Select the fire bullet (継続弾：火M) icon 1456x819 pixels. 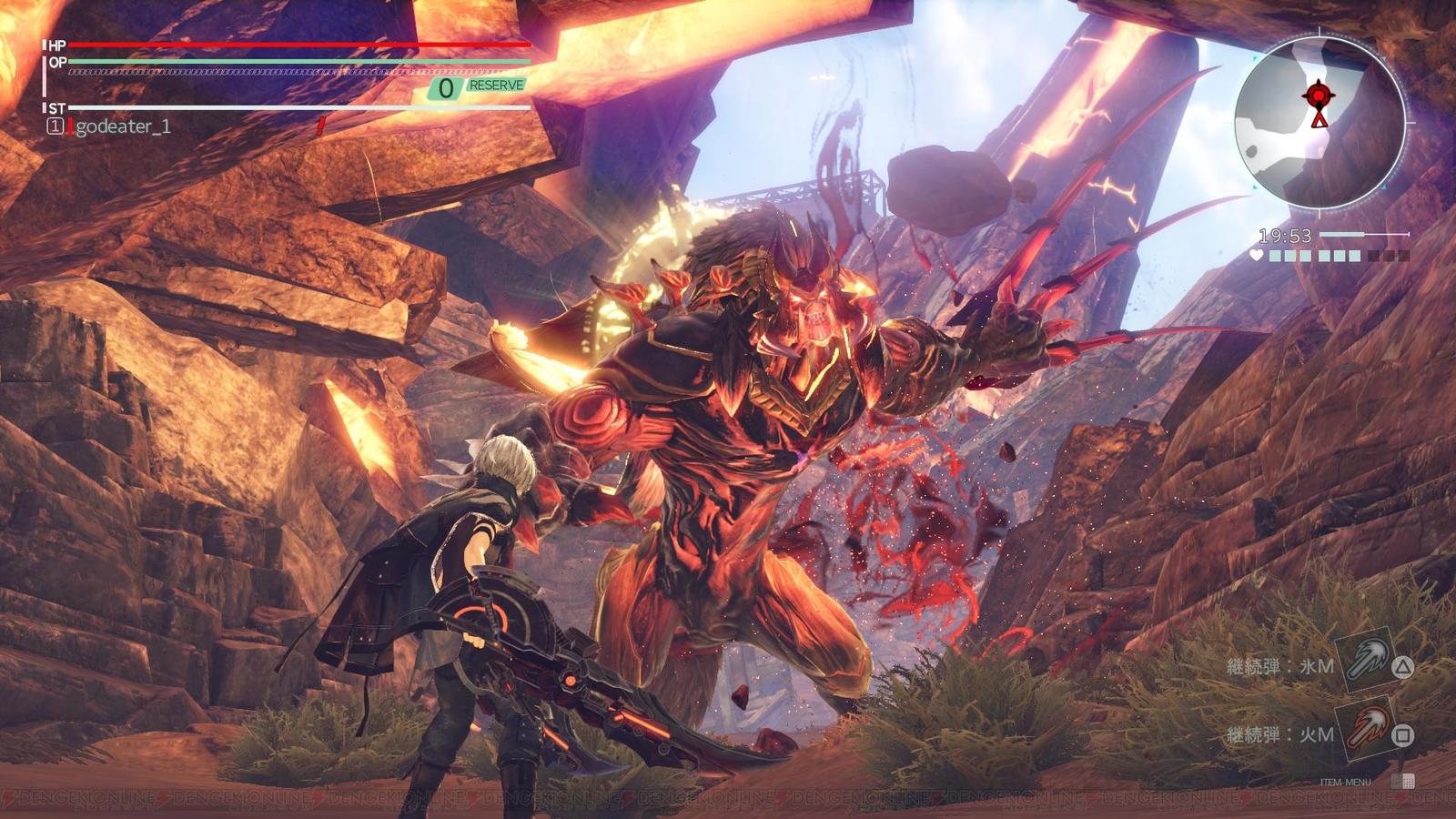pyautogui.click(x=1367, y=728)
